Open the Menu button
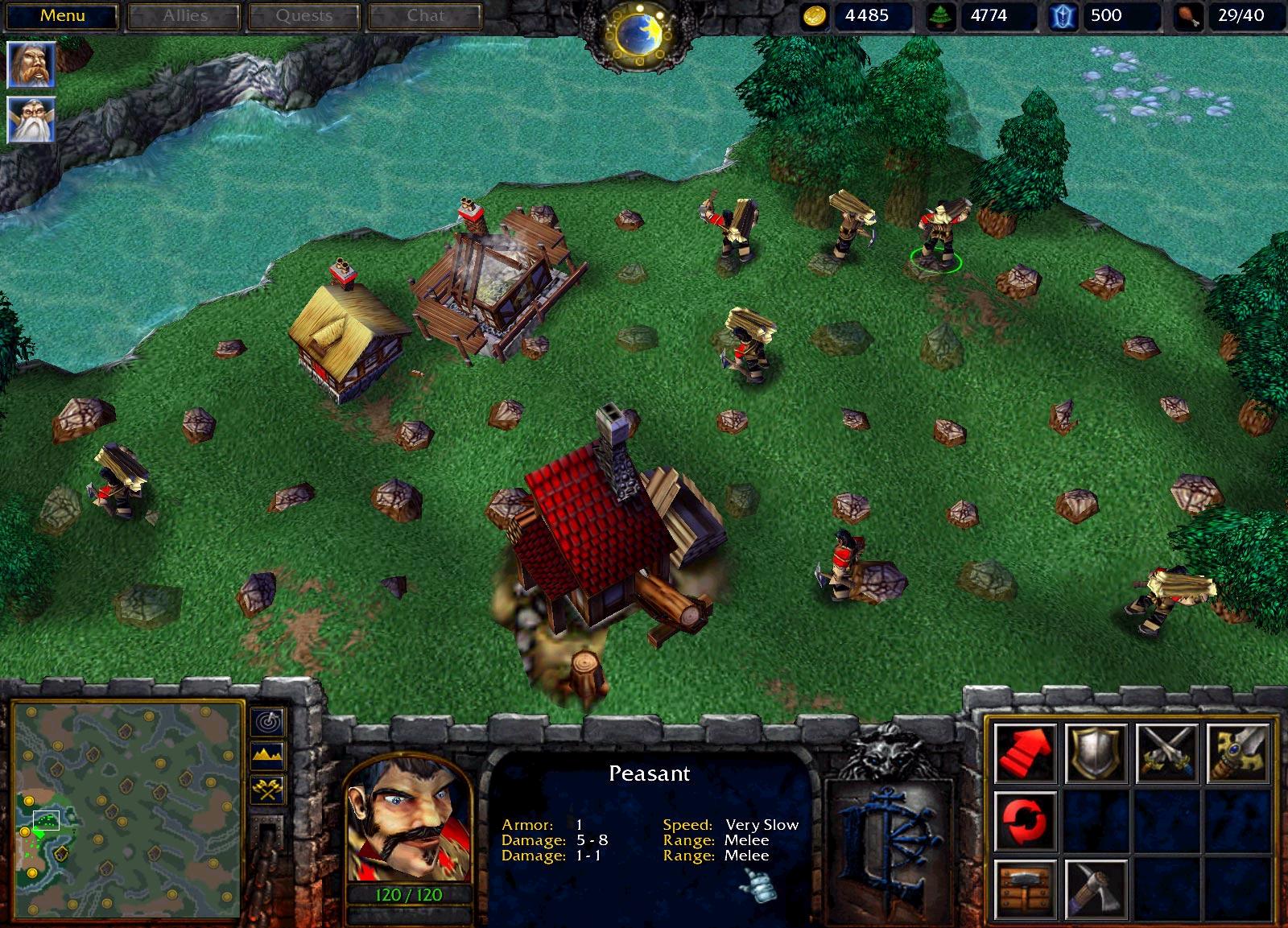The width and height of the screenshot is (1288, 928). pyautogui.click(x=63, y=16)
